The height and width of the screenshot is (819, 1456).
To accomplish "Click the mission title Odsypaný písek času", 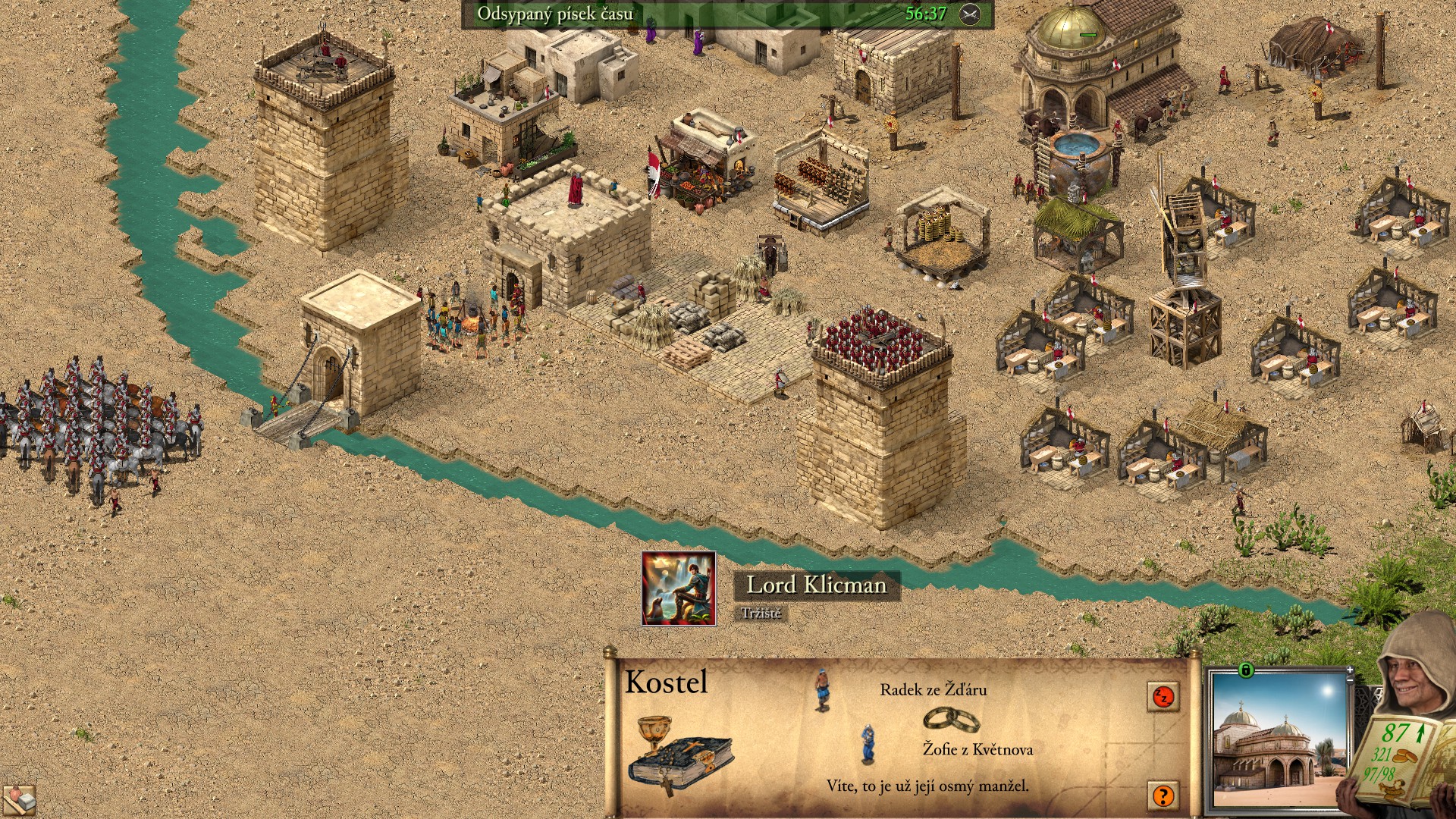I will 554,14.
